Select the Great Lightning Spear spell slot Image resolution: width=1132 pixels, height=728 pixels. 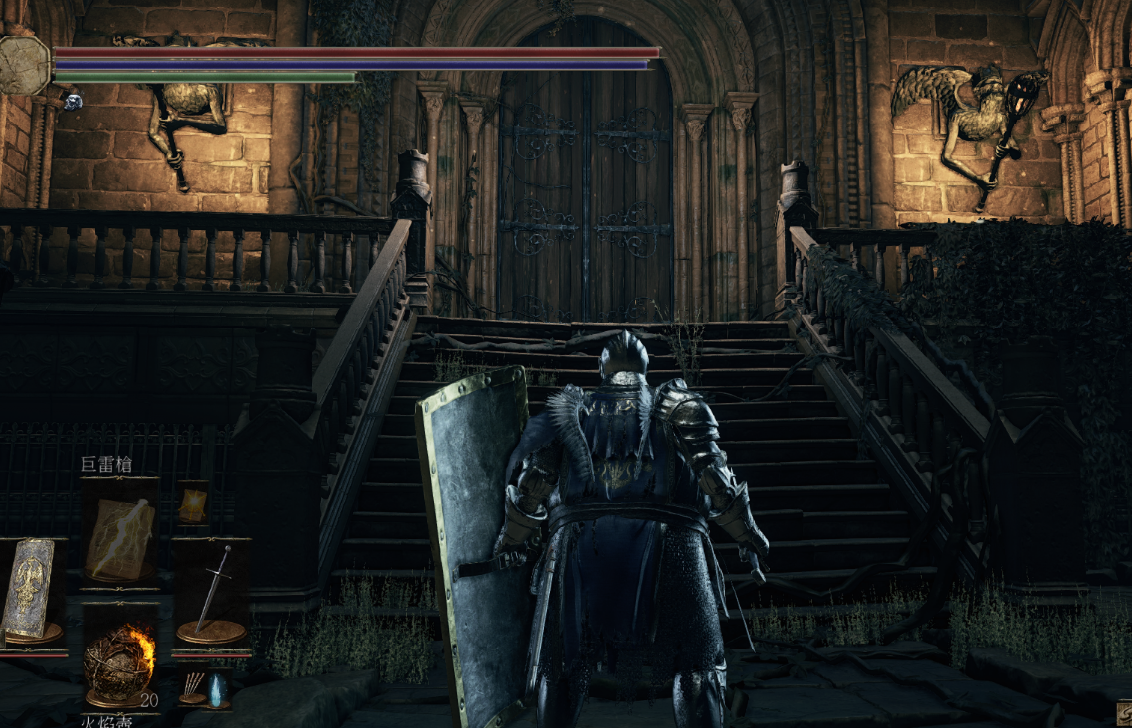pos(120,532)
